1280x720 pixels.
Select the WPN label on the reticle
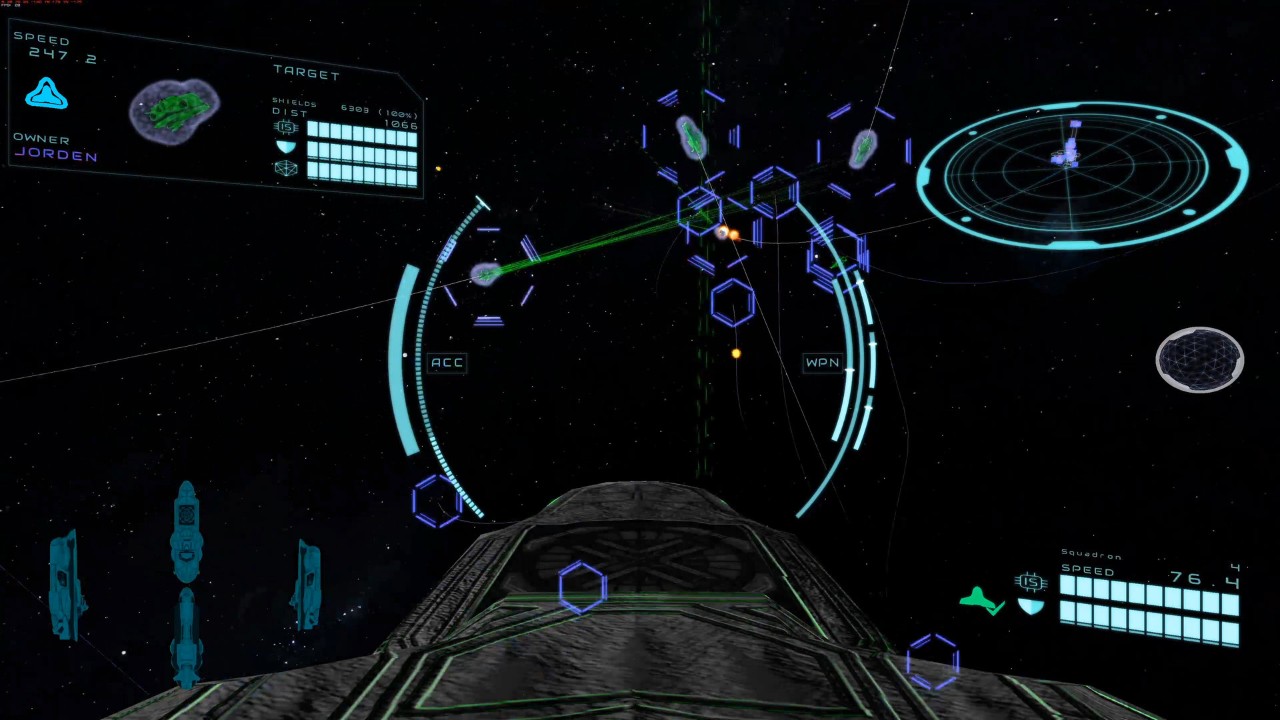point(822,362)
